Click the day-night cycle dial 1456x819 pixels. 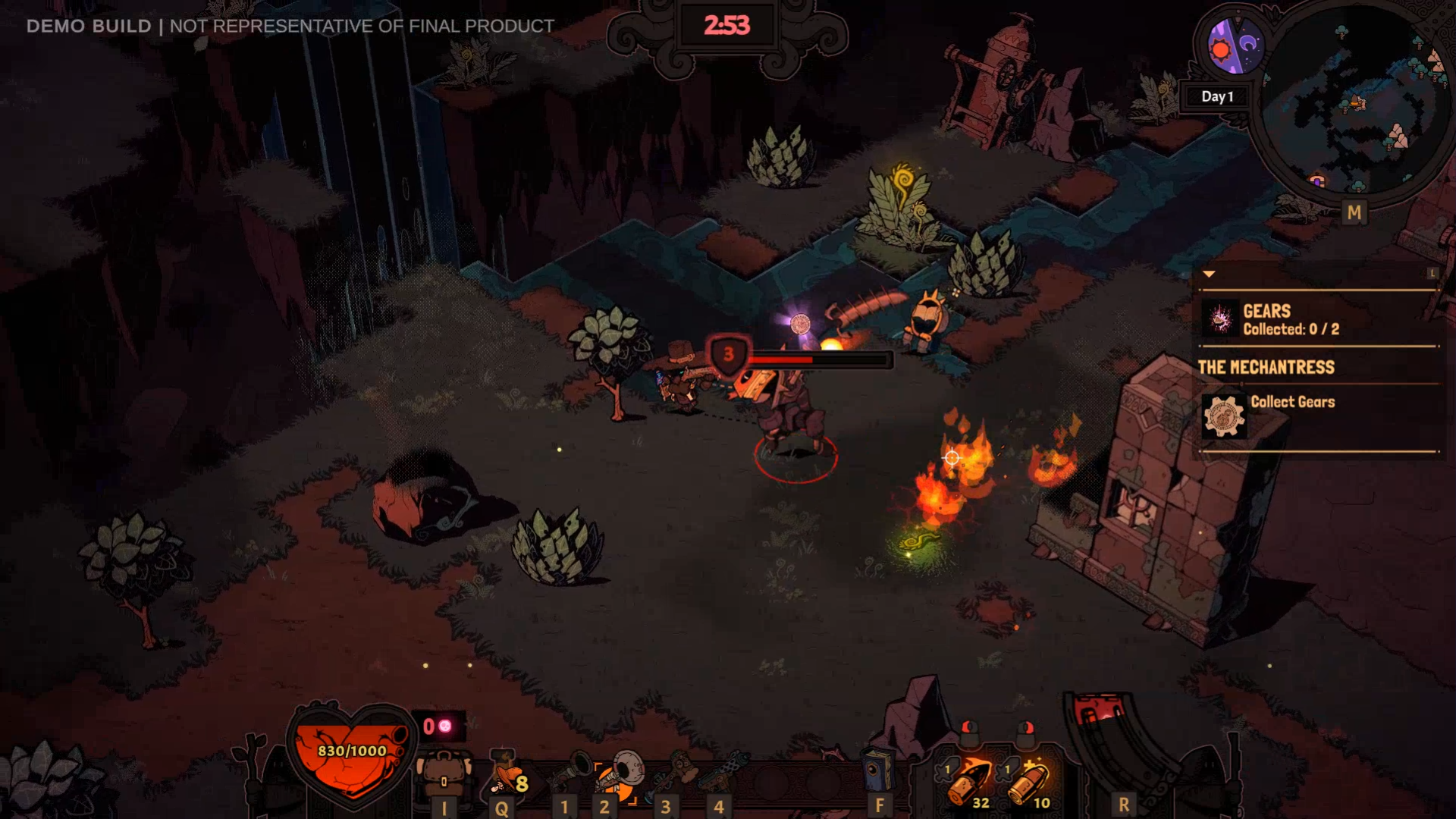[x=1236, y=45]
